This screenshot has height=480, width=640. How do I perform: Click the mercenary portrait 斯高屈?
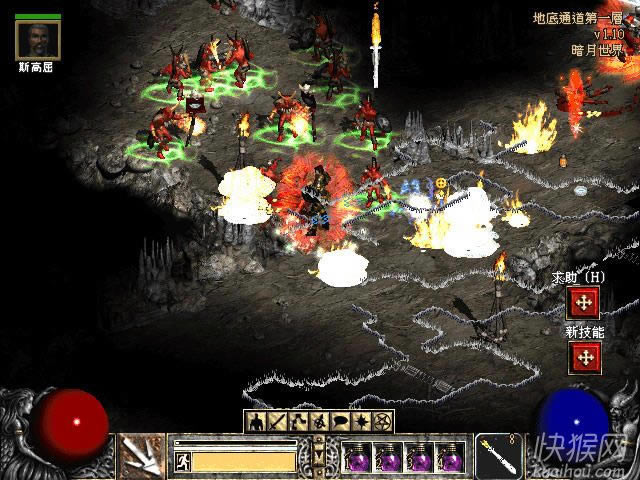[38, 40]
